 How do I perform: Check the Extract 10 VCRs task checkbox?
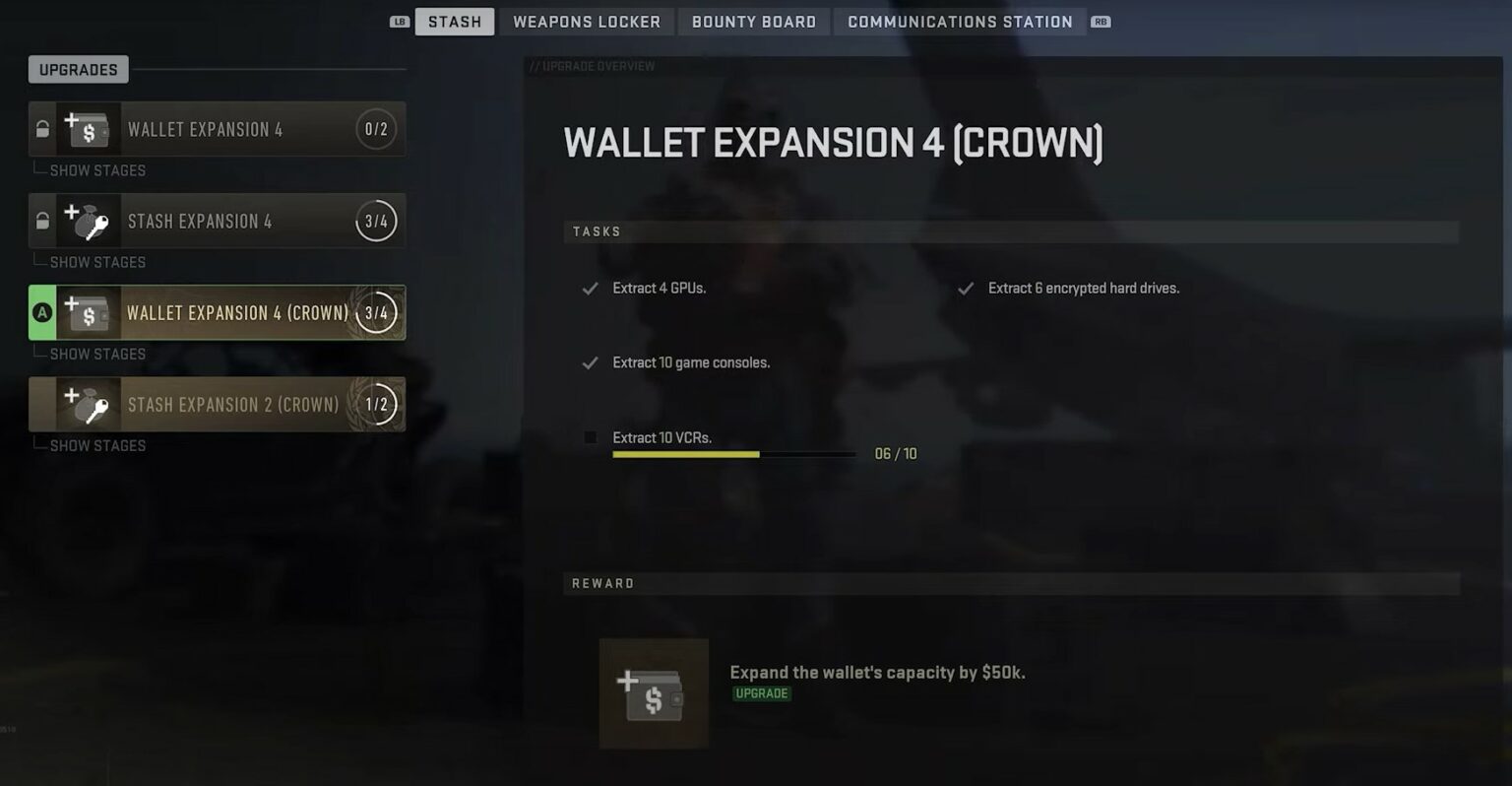[590, 437]
